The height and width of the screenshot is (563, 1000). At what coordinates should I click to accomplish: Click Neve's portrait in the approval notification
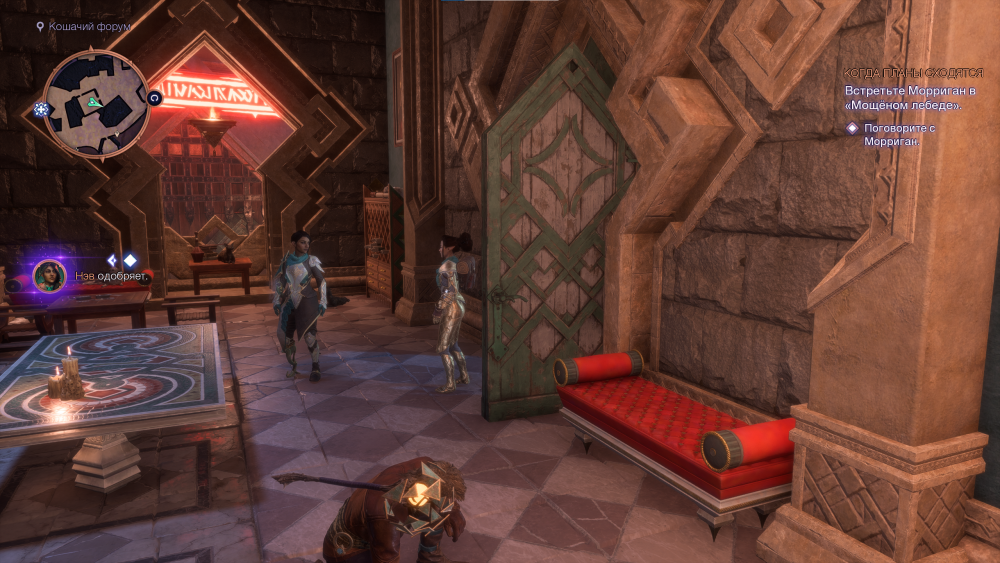(x=49, y=276)
